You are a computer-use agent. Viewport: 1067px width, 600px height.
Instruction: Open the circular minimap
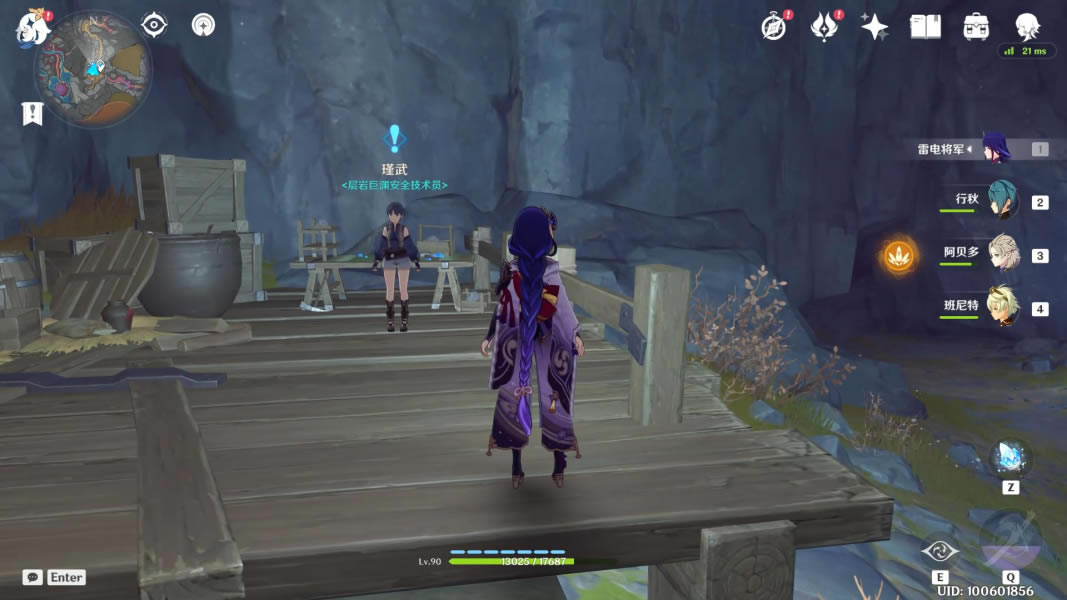pos(92,69)
